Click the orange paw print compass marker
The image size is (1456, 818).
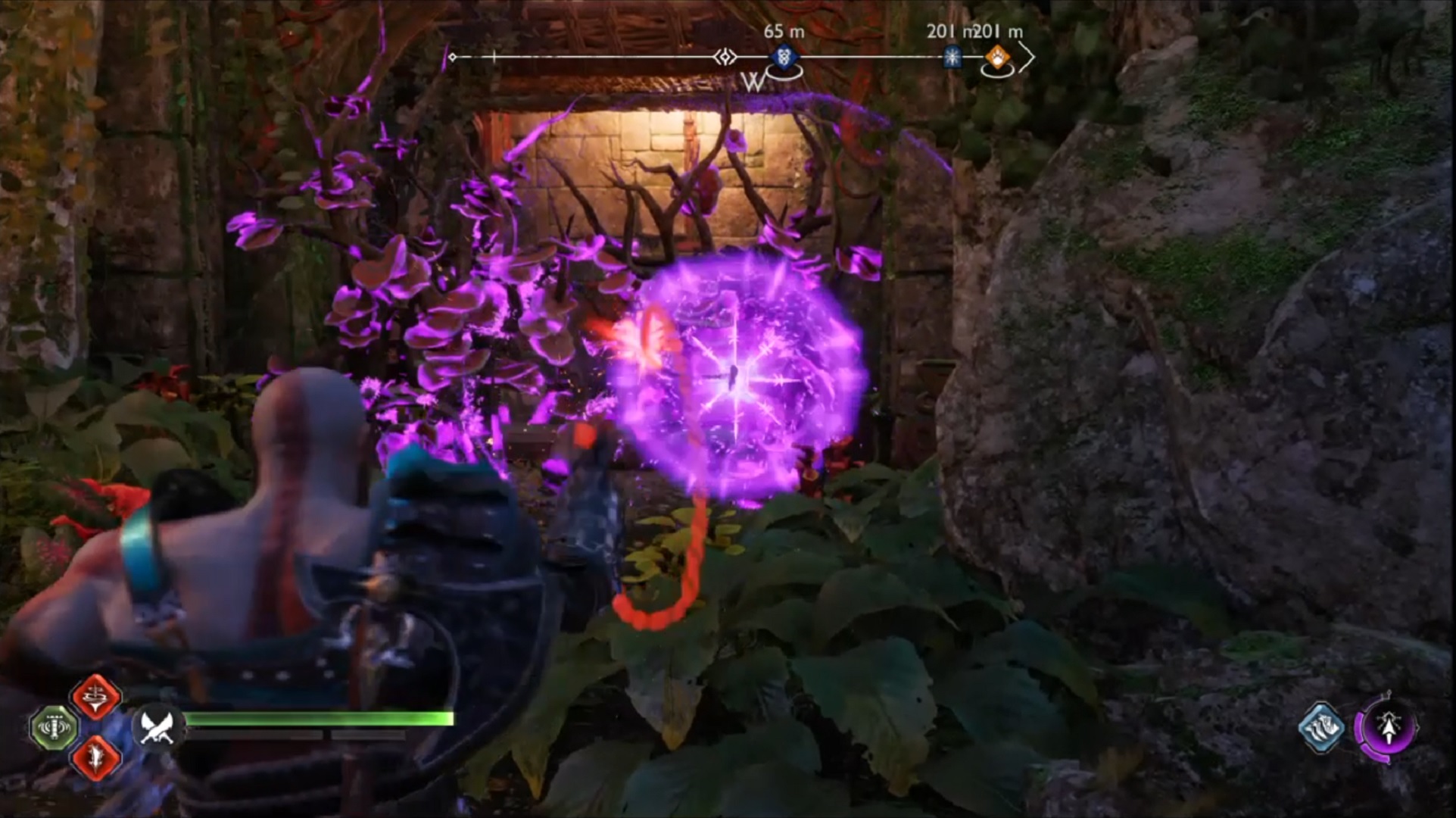(x=997, y=58)
